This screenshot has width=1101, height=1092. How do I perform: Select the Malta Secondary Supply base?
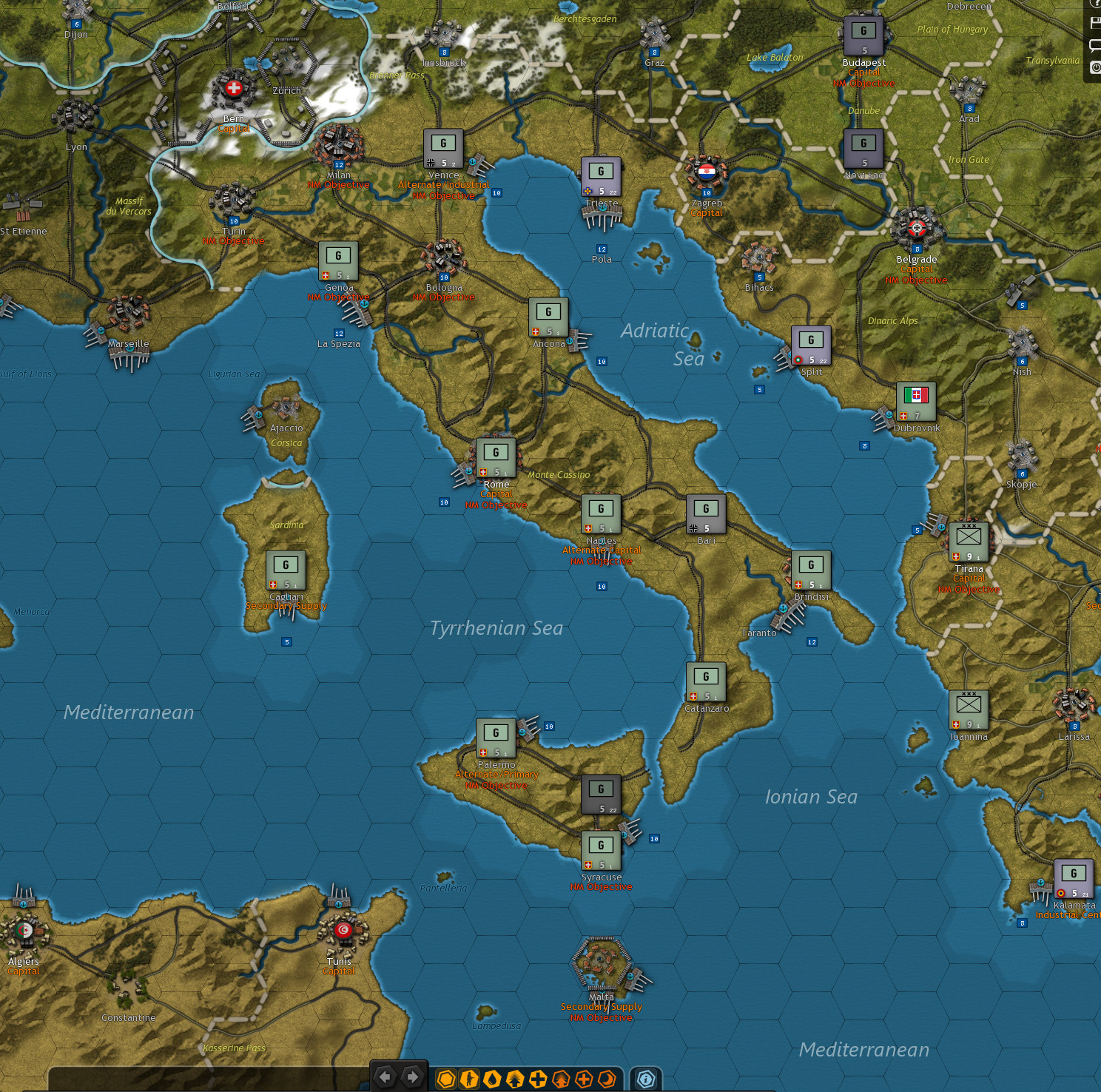tap(602, 971)
